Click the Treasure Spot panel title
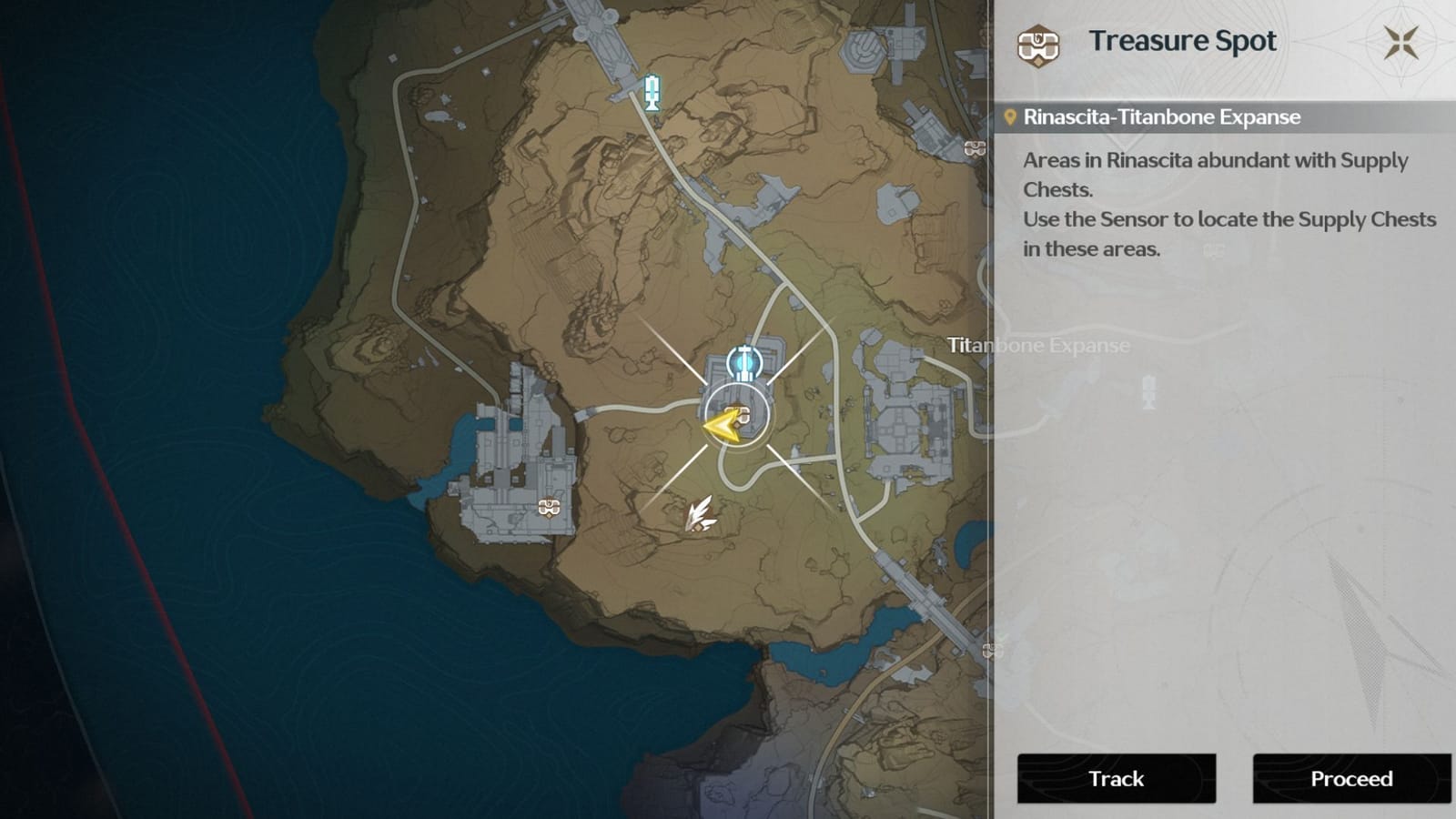Viewport: 1456px width, 819px height. 1183,40
